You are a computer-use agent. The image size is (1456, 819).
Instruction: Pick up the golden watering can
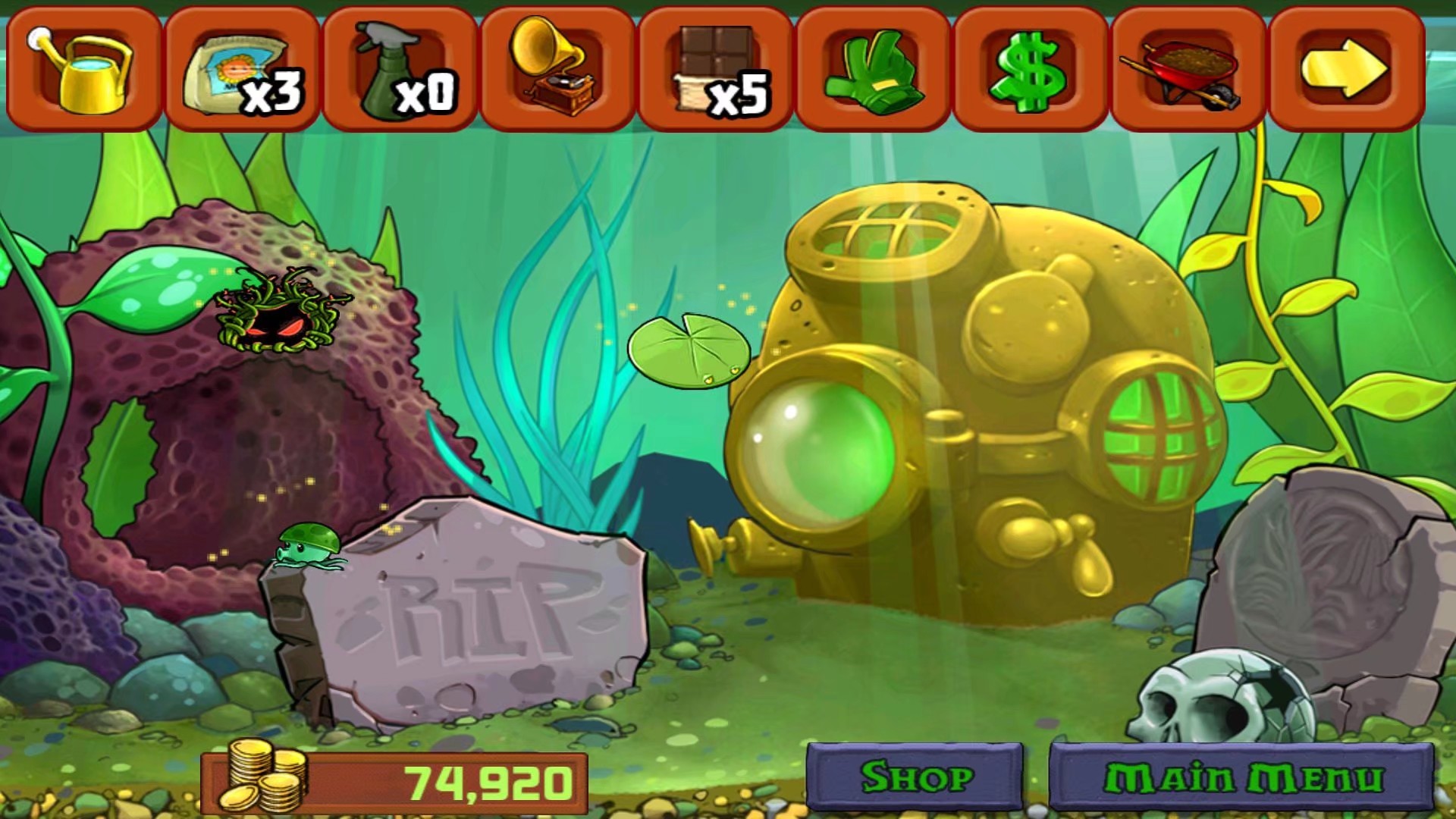(83, 68)
